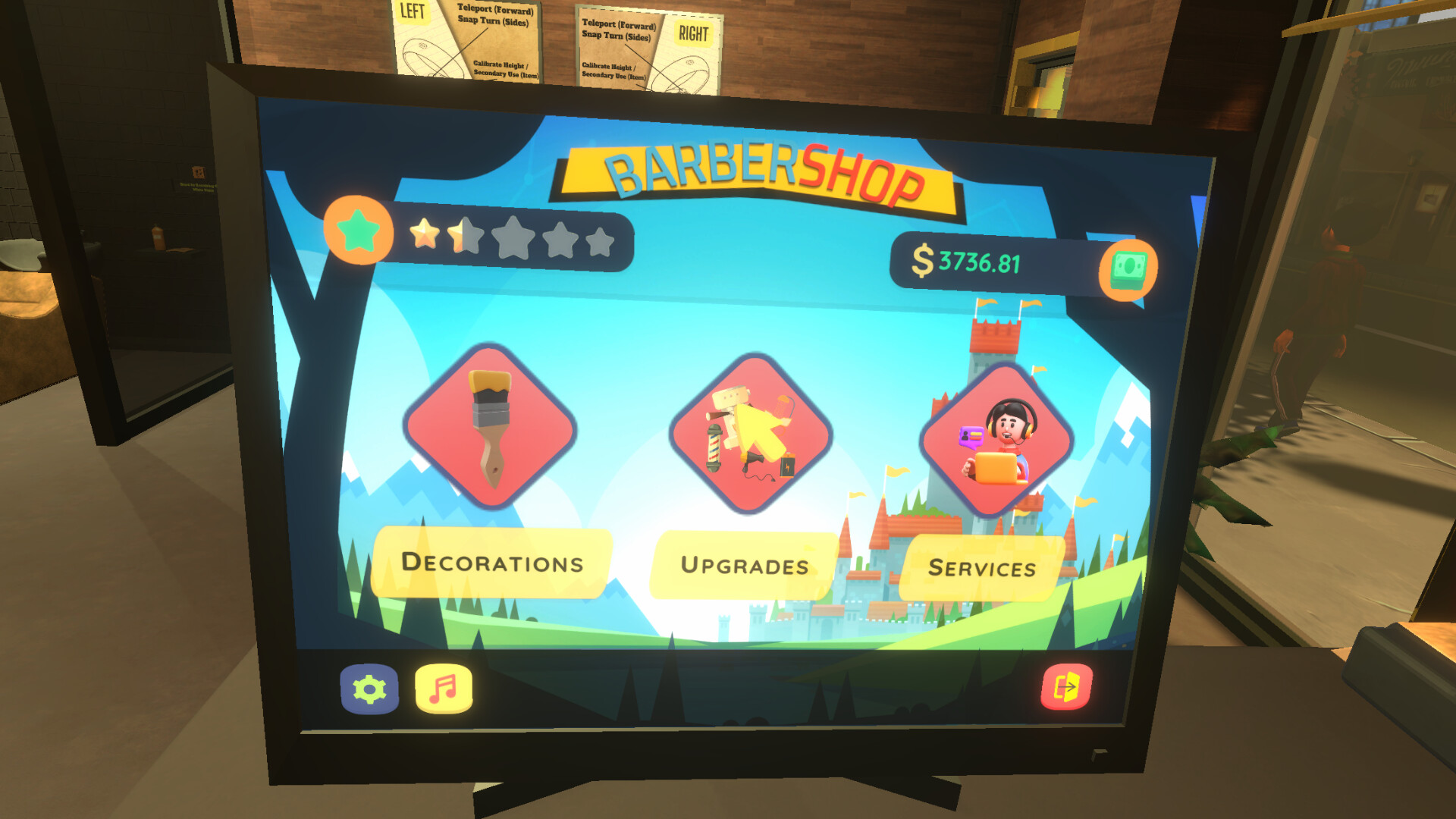The width and height of the screenshot is (1456, 819).
Task: Open the Upgrades button
Action: [x=746, y=566]
